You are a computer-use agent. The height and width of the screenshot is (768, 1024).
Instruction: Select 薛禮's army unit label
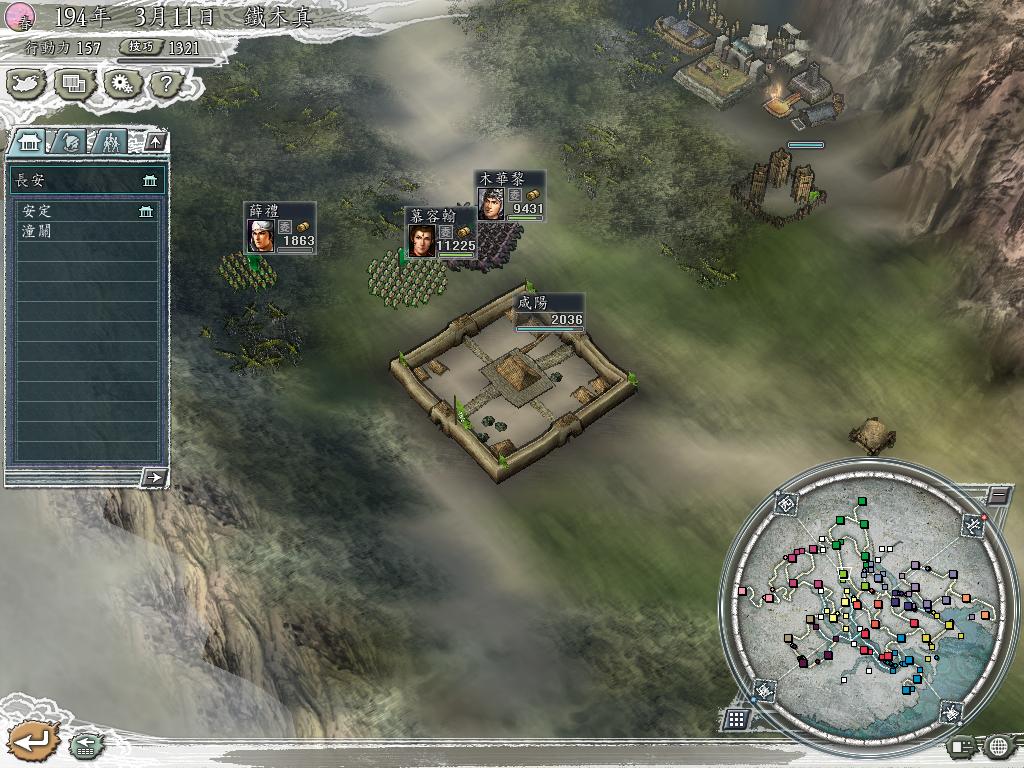point(280,228)
